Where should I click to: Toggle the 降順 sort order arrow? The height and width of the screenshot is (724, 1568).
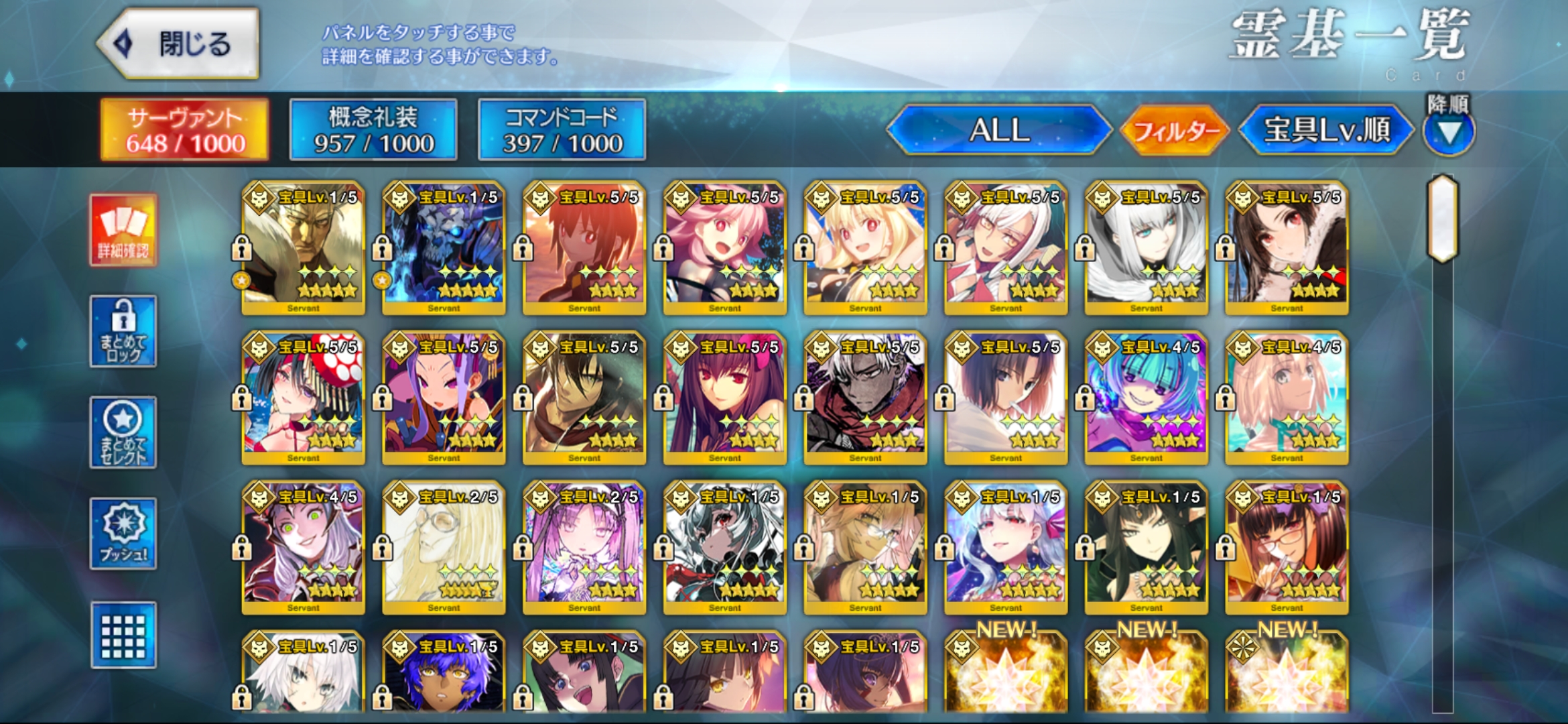(x=1449, y=132)
